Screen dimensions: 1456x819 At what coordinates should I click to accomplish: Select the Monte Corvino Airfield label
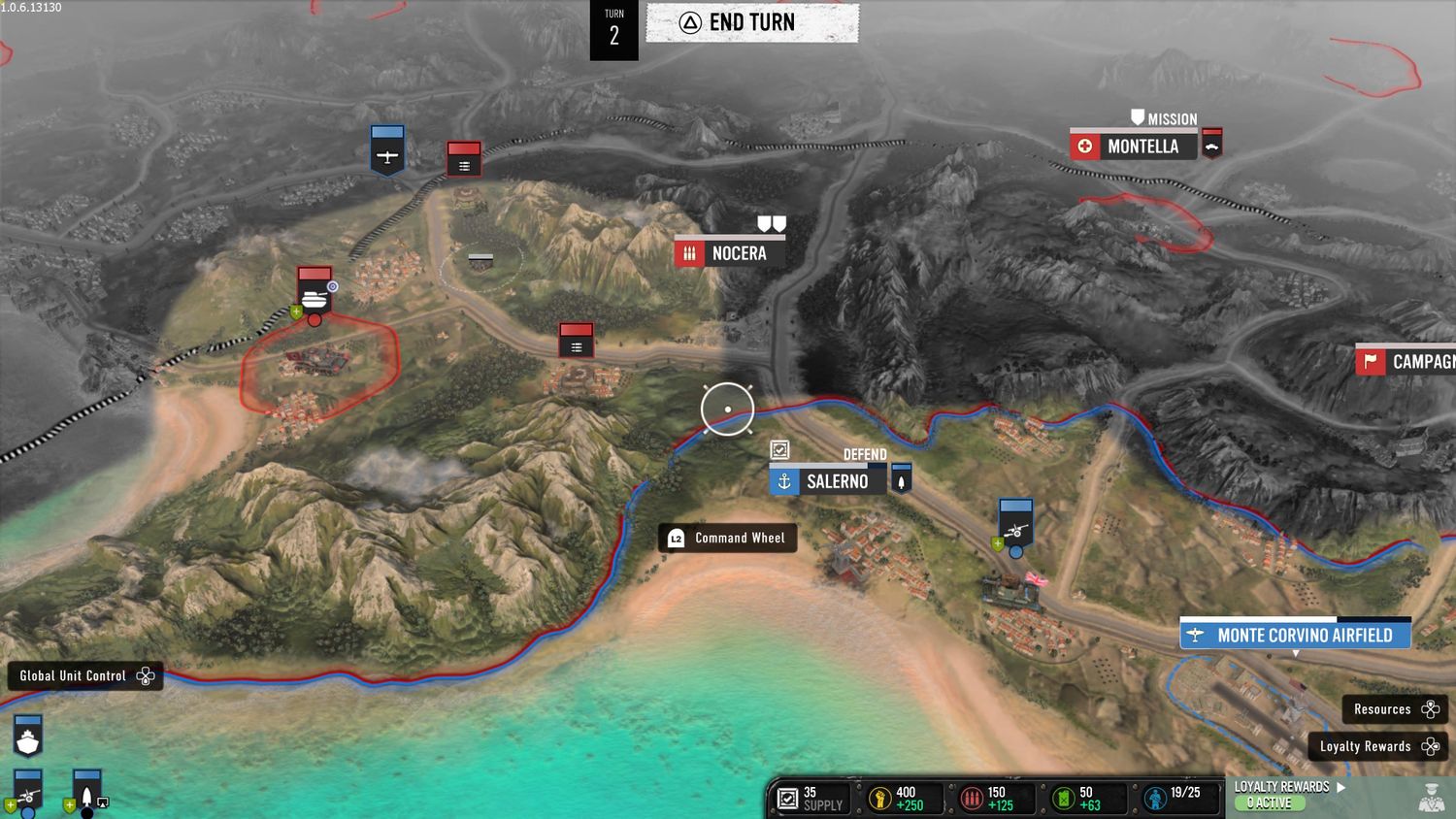(x=1295, y=636)
